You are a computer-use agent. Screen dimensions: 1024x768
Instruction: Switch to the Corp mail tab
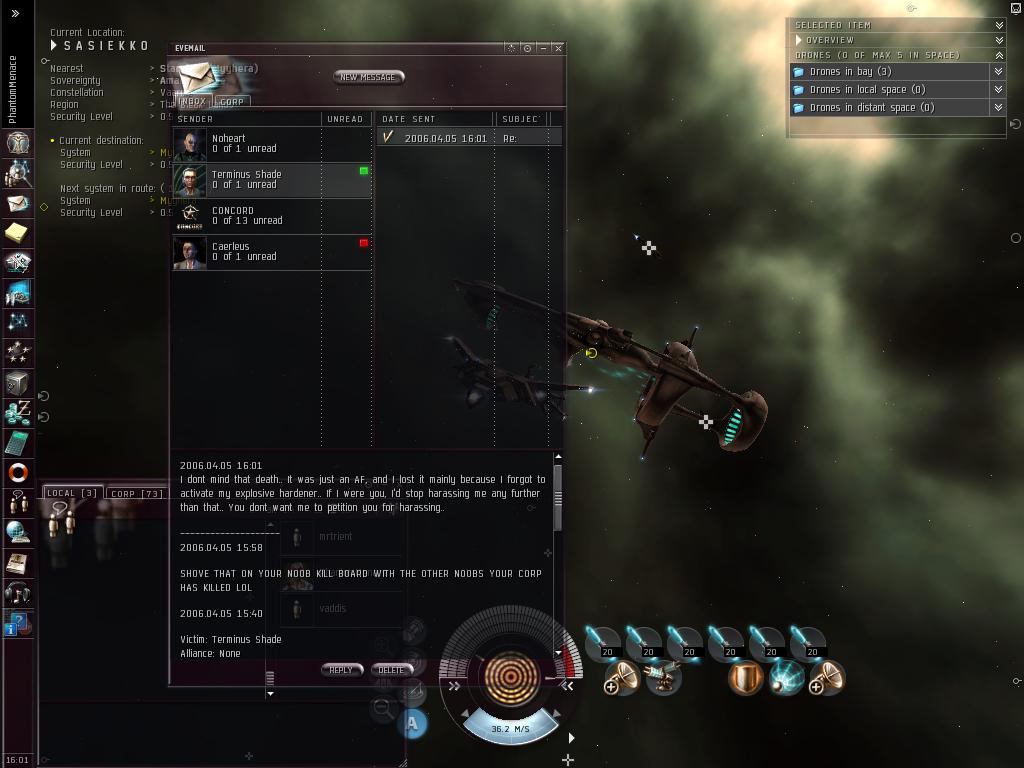click(232, 101)
